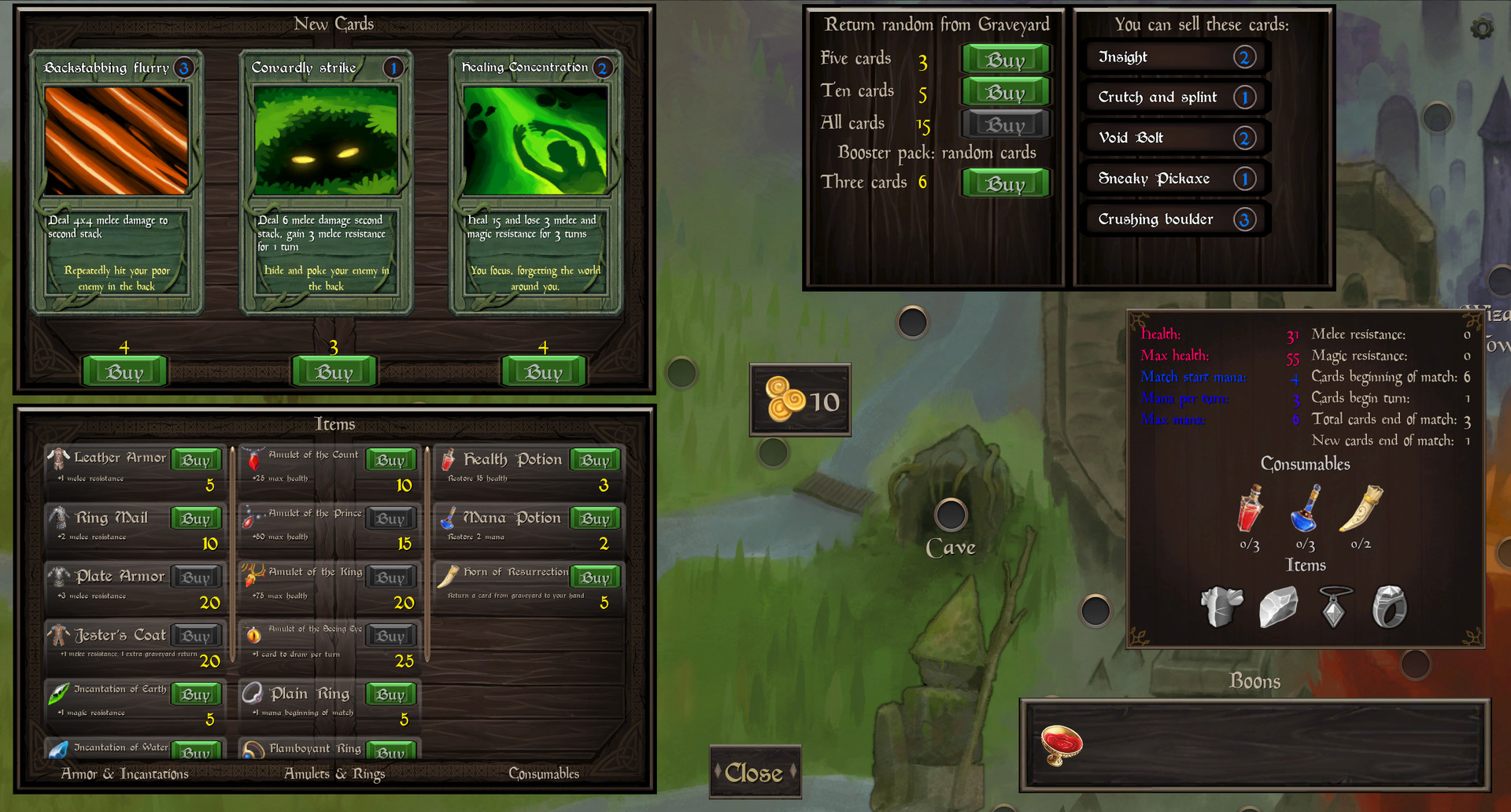Click the blue Mana Potion icon in player panel
1511x812 pixels.
click(x=1306, y=511)
